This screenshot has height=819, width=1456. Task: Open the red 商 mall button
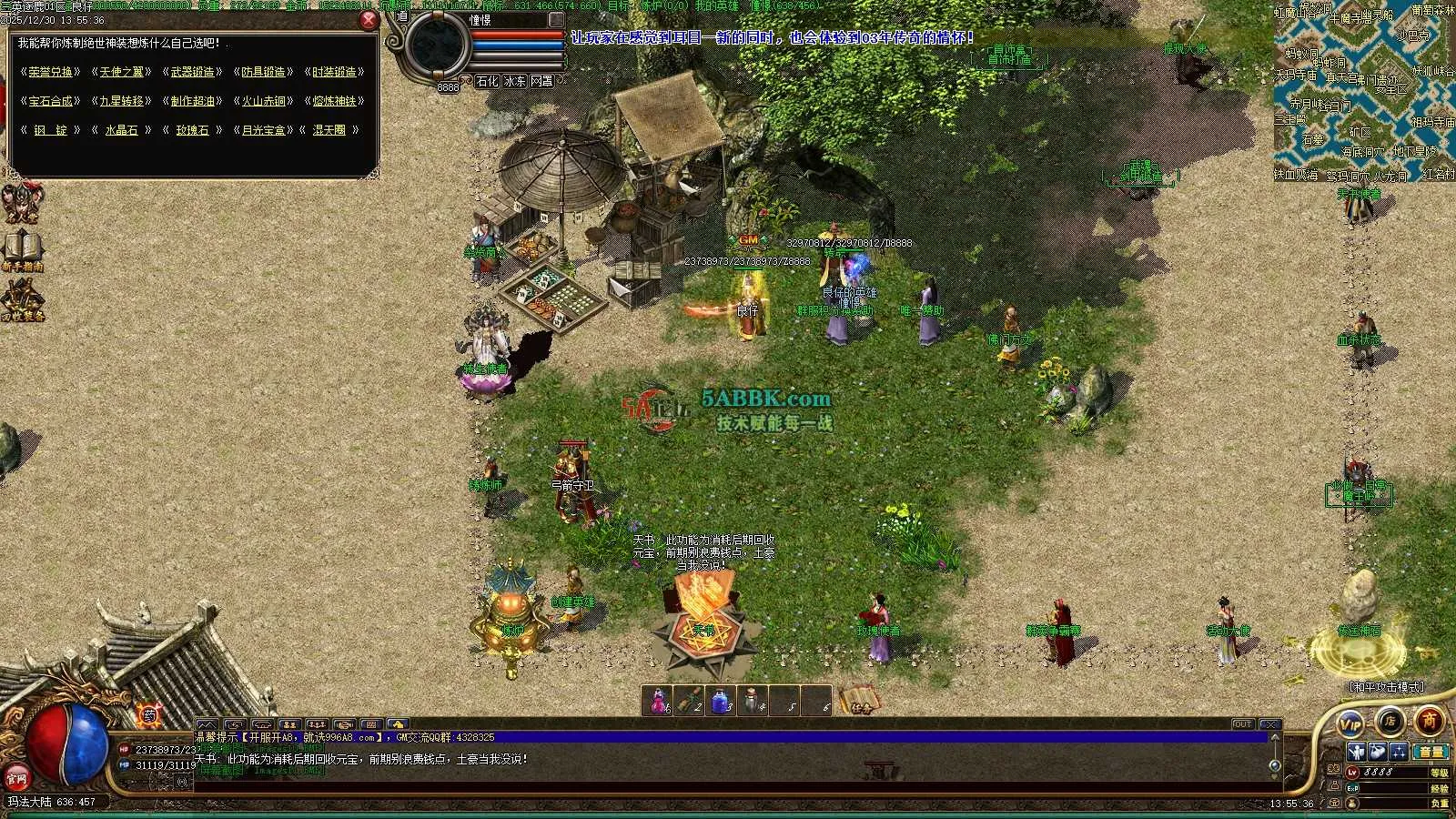(x=1430, y=721)
